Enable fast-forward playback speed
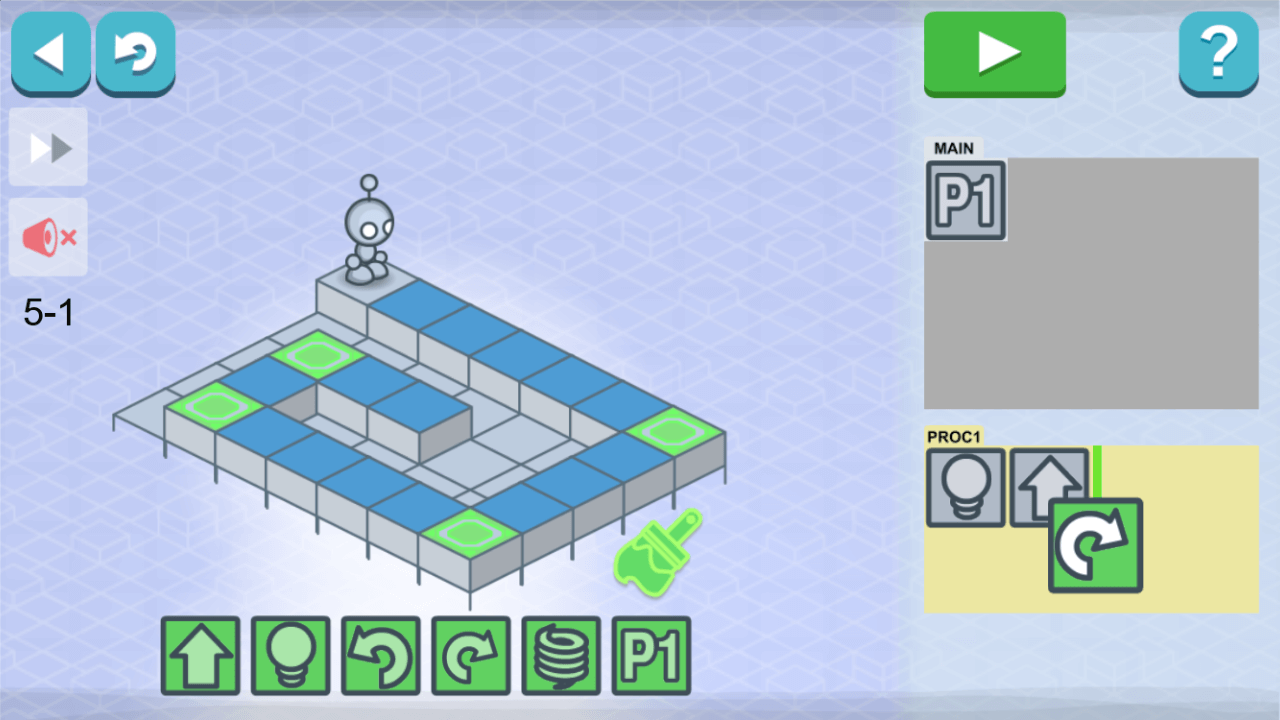Image resolution: width=1280 pixels, height=720 pixels. coord(47,148)
